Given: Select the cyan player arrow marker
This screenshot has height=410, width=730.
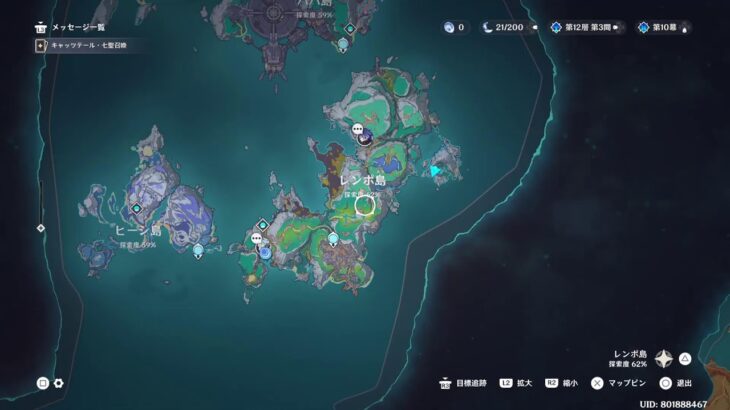Looking at the screenshot, I should point(435,171).
